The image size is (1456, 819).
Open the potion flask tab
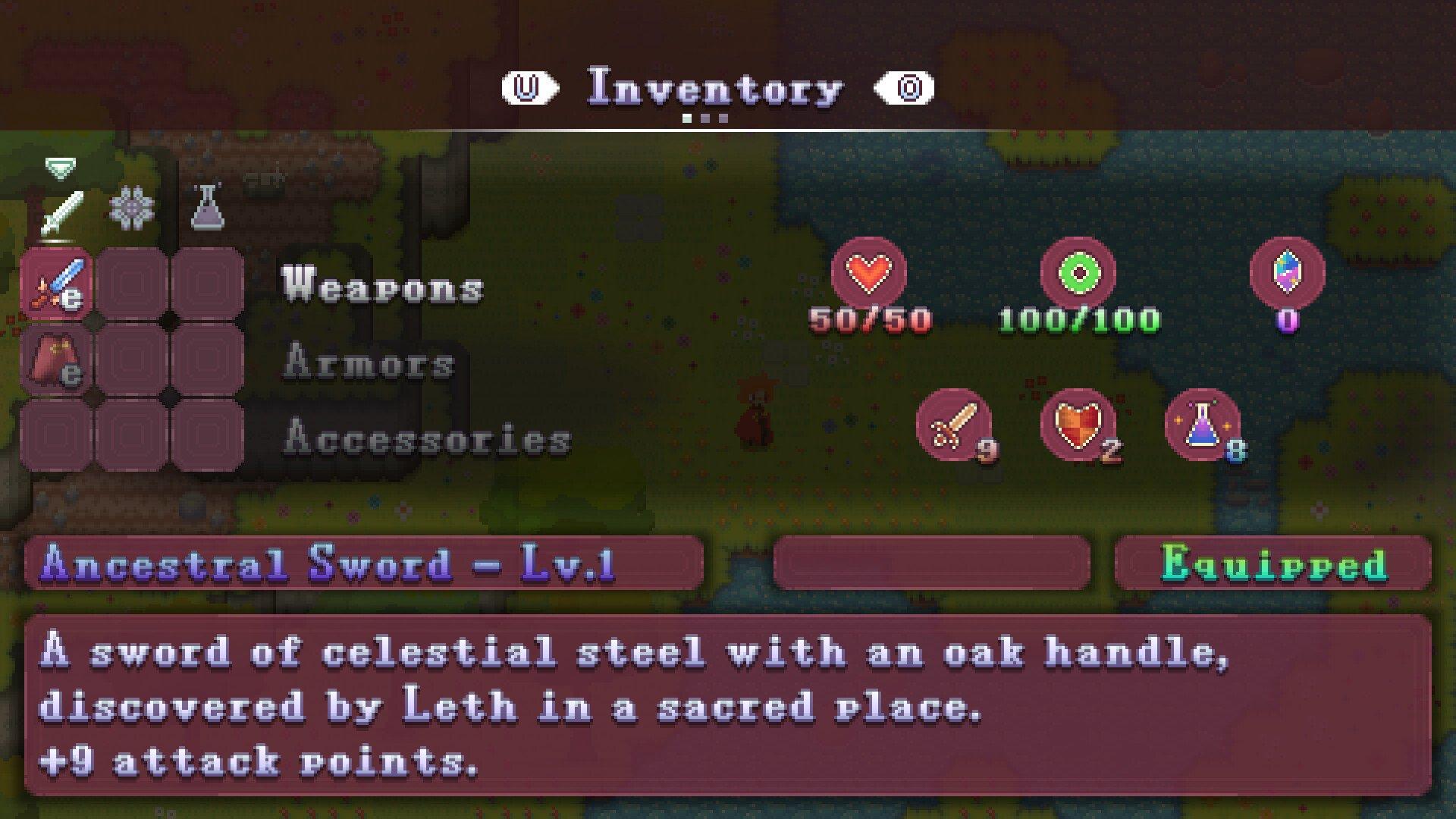click(x=207, y=208)
